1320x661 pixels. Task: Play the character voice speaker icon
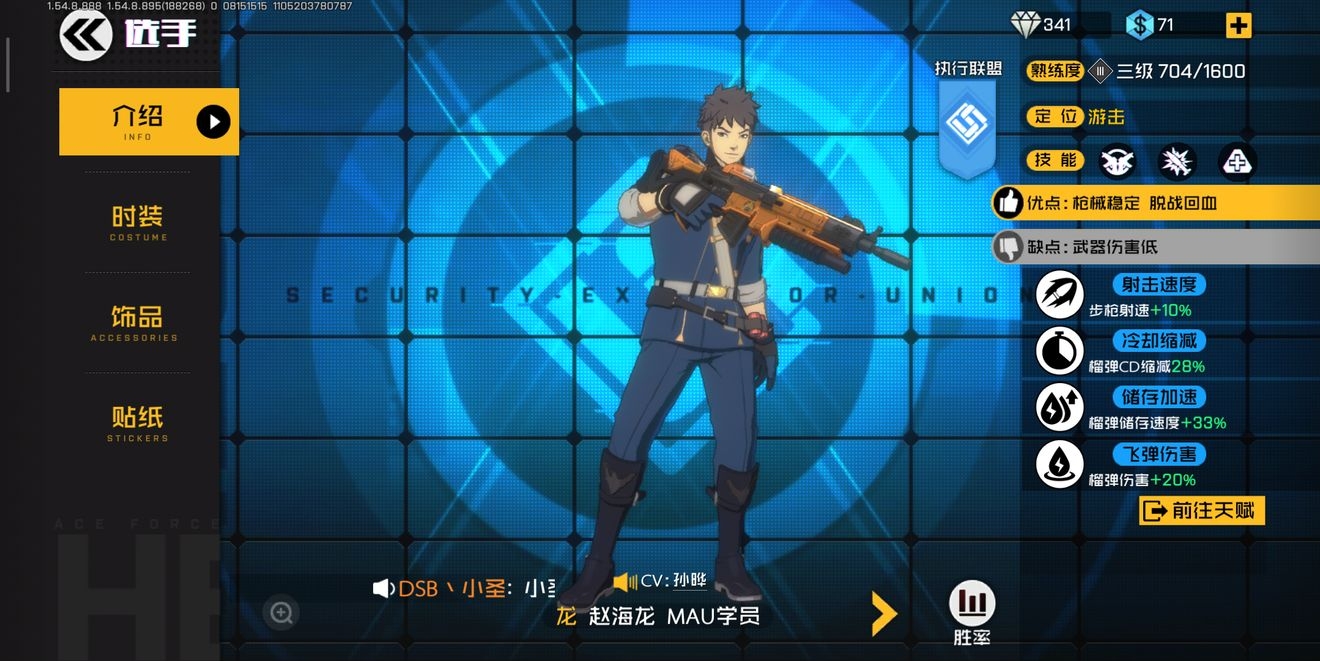383,588
